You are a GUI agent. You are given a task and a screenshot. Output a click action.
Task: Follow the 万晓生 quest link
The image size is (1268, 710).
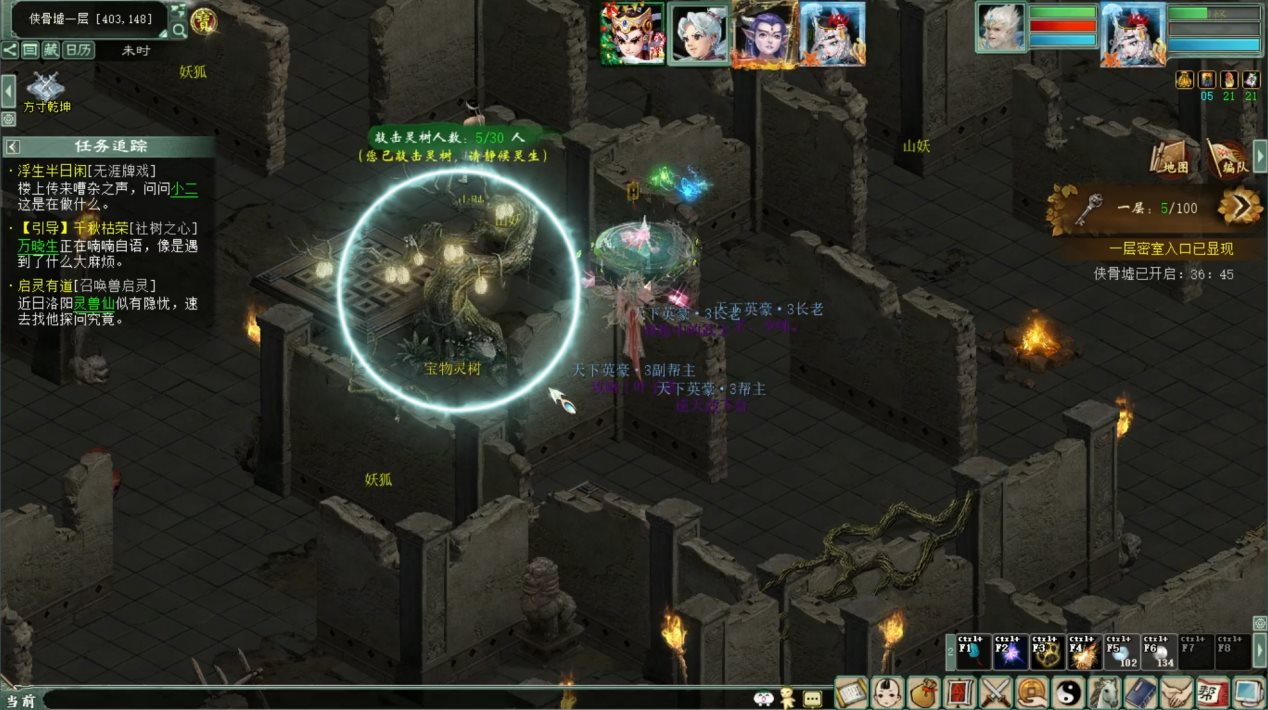(38, 245)
